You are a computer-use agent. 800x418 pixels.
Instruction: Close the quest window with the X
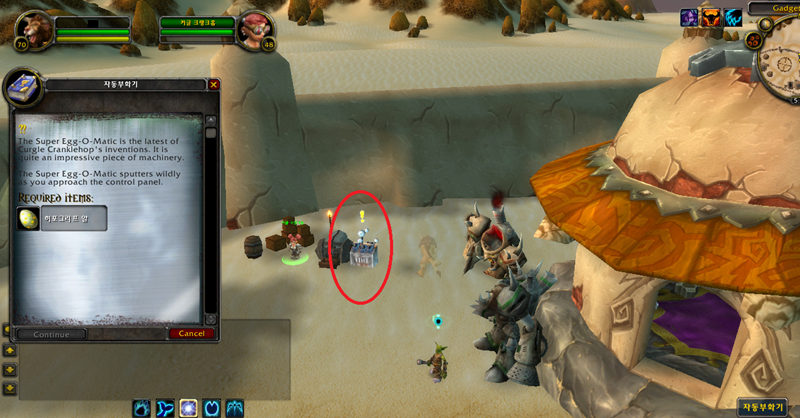point(214,85)
